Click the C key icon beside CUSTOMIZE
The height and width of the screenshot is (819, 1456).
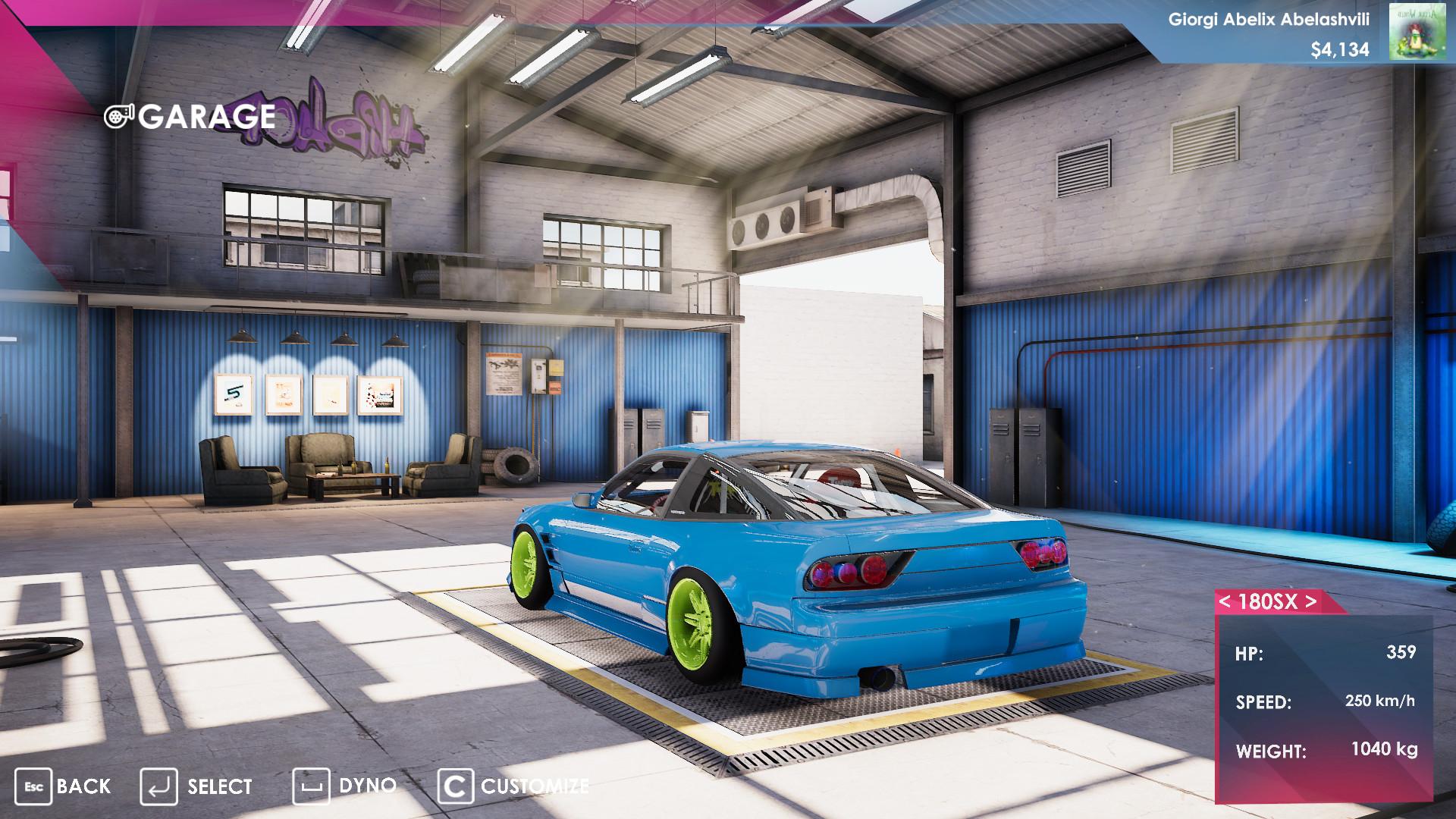coord(456,787)
